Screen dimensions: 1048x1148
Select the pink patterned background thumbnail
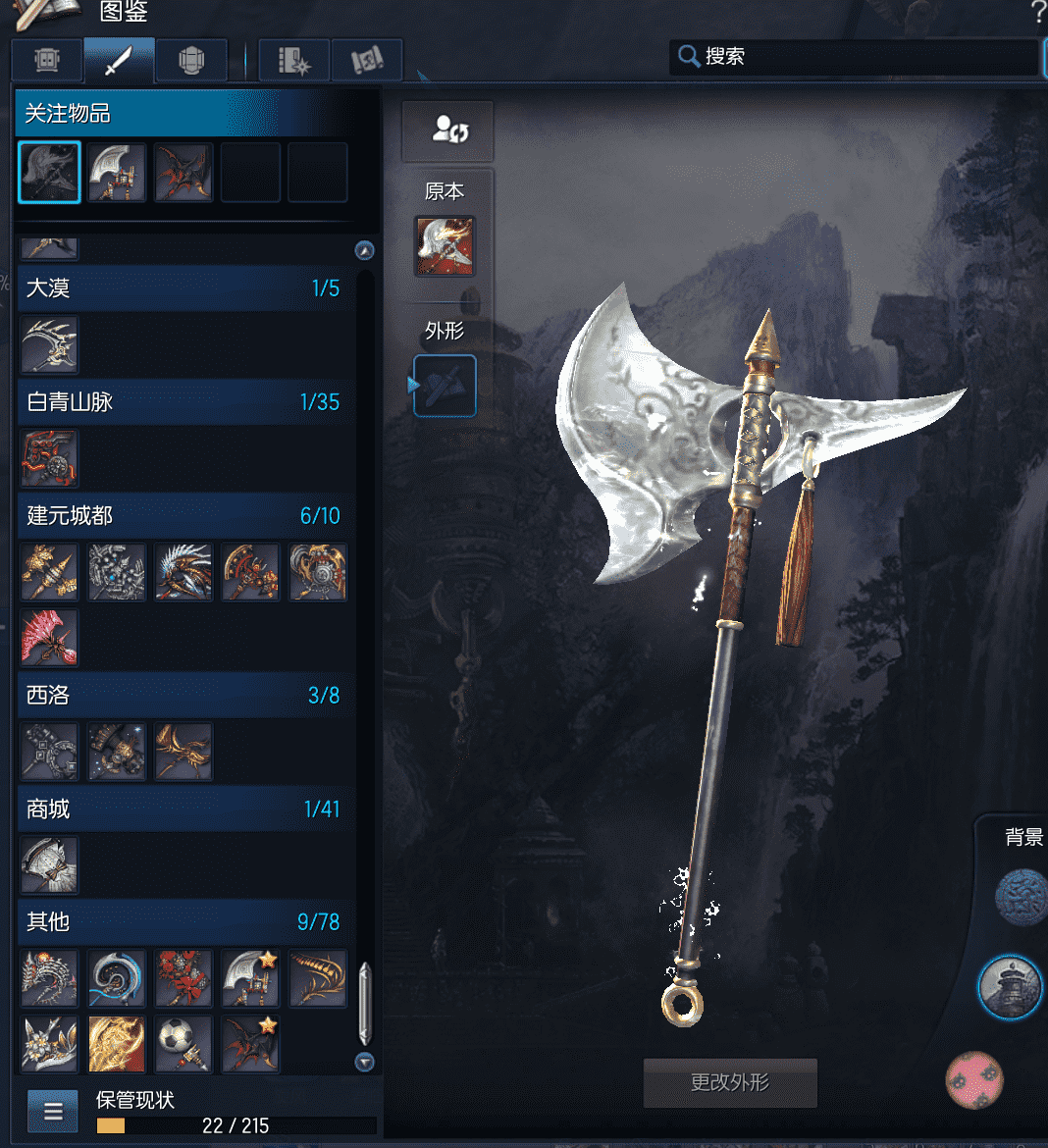[x=973, y=1079]
